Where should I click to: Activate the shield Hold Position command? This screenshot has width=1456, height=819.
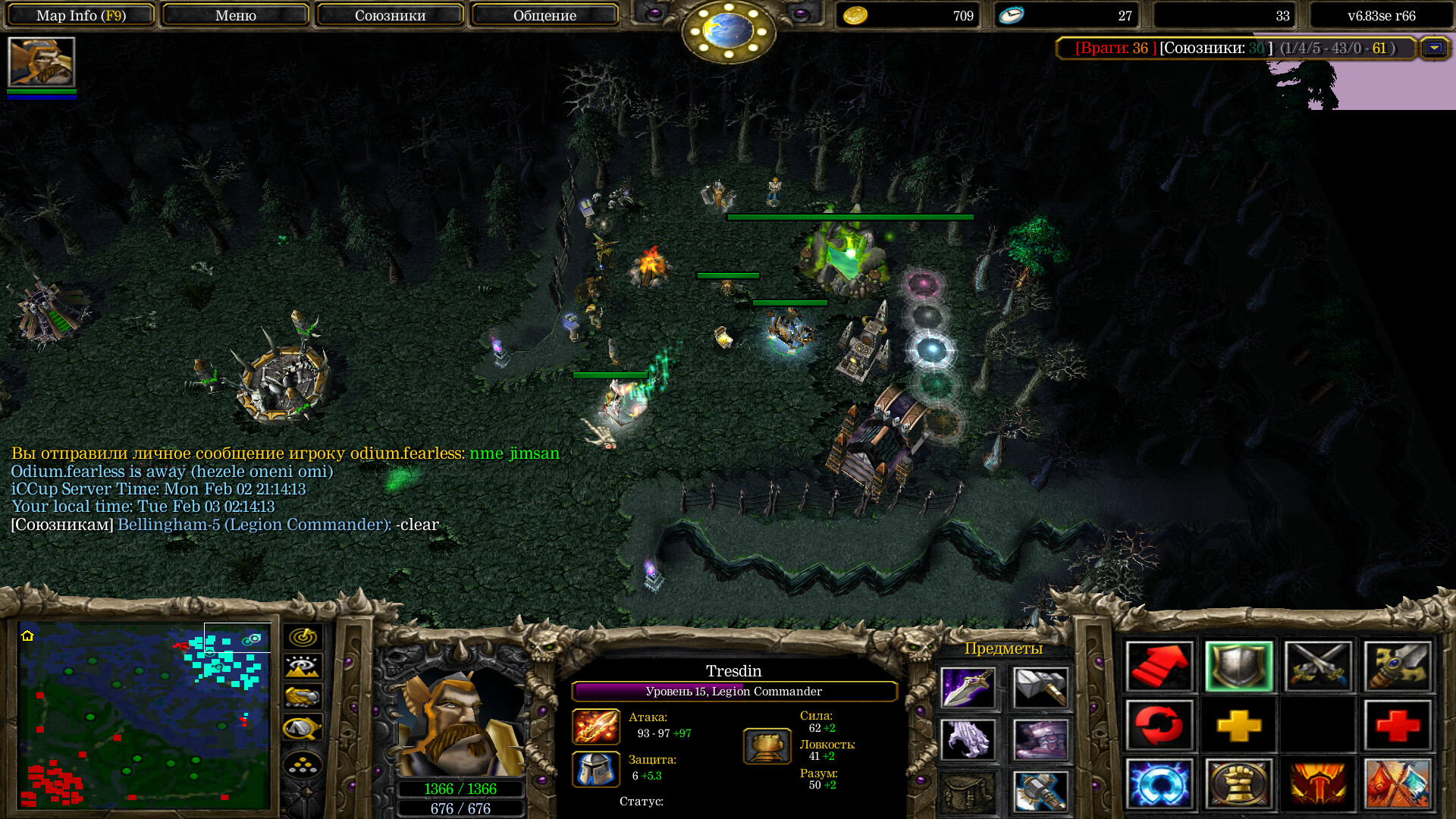click(x=1239, y=667)
